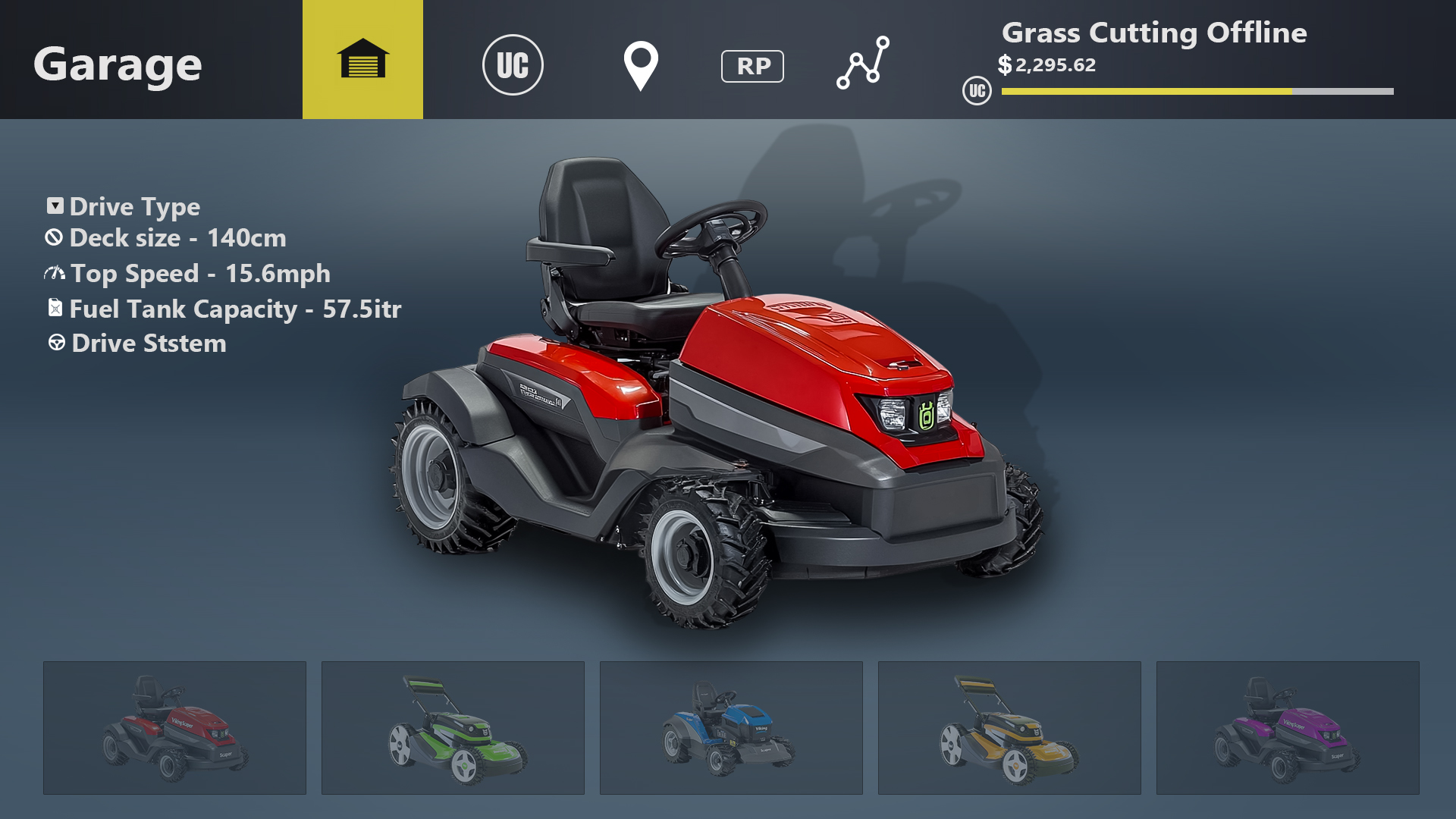Click the Deck size icon

[52, 238]
